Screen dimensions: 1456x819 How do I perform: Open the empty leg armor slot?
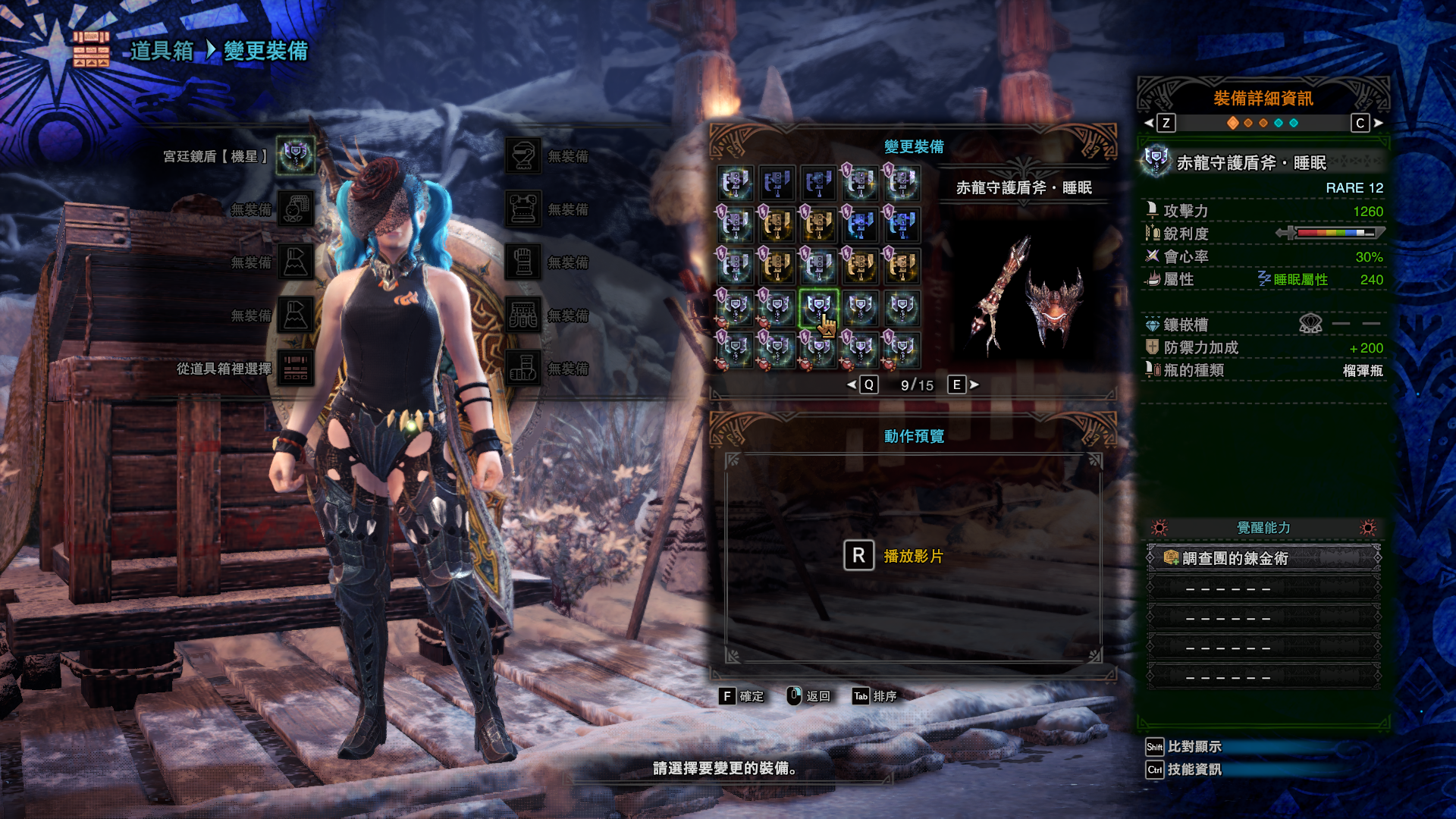[x=524, y=368]
